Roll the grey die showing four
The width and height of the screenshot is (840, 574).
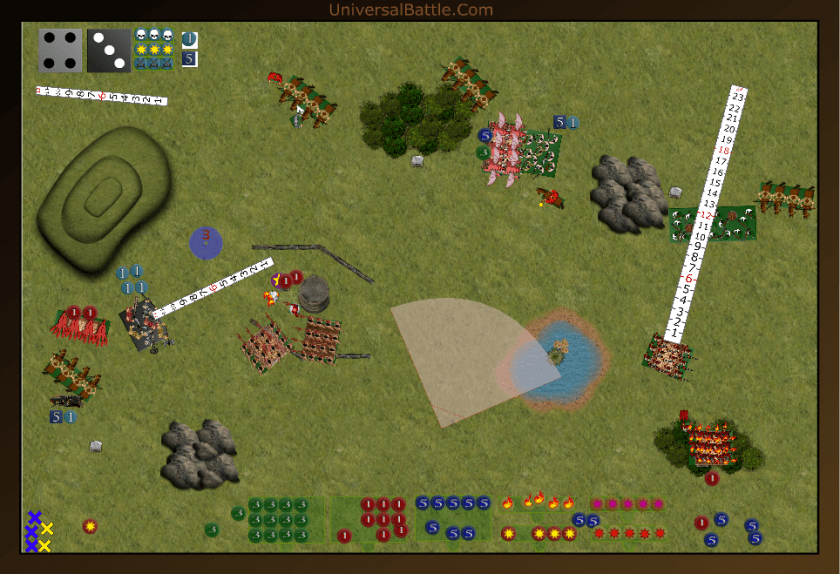click(x=60, y=50)
